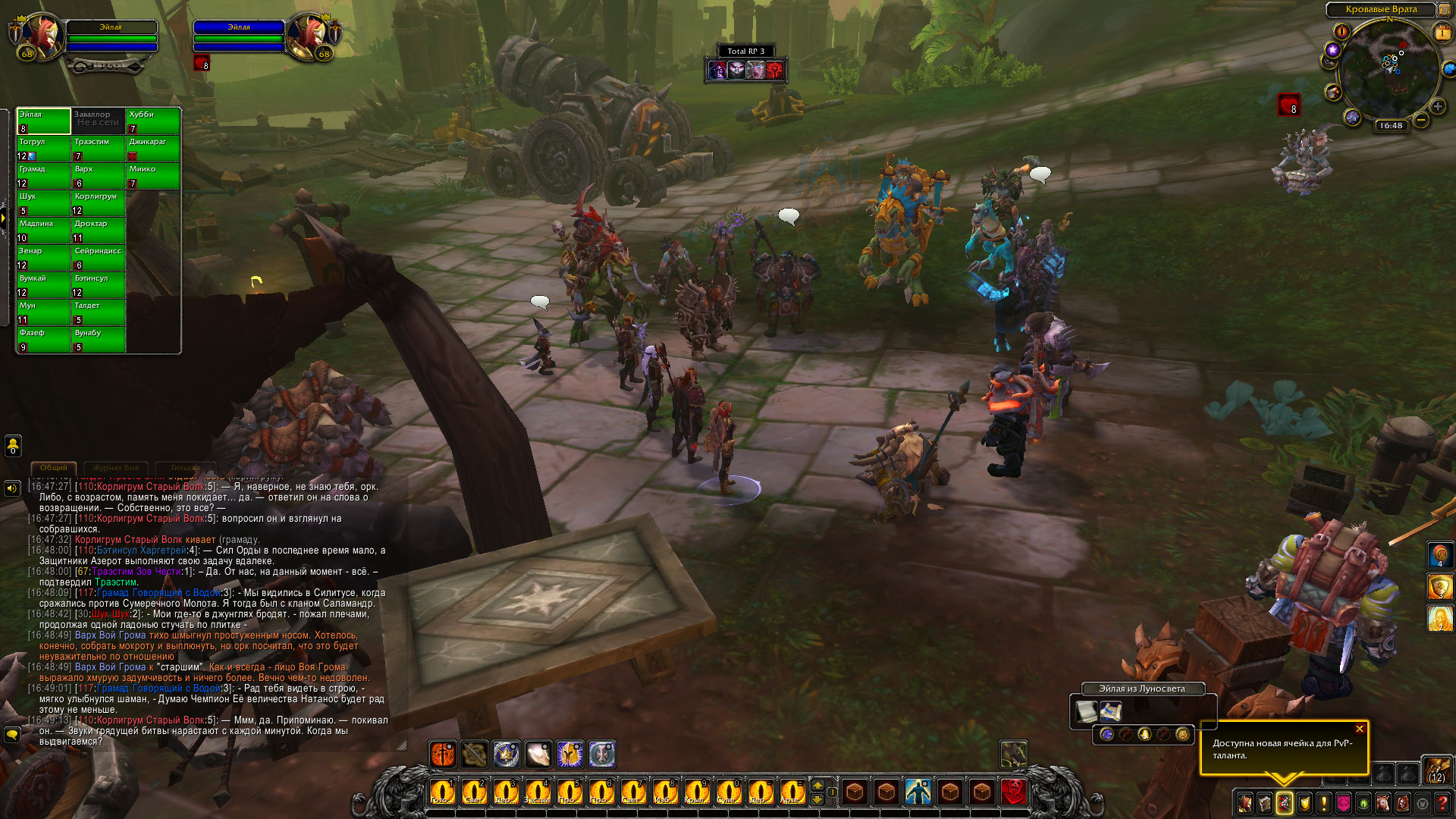Switch to the Общий chat tab
This screenshot has width=1456, height=819.
pyautogui.click(x=54, y=468)
